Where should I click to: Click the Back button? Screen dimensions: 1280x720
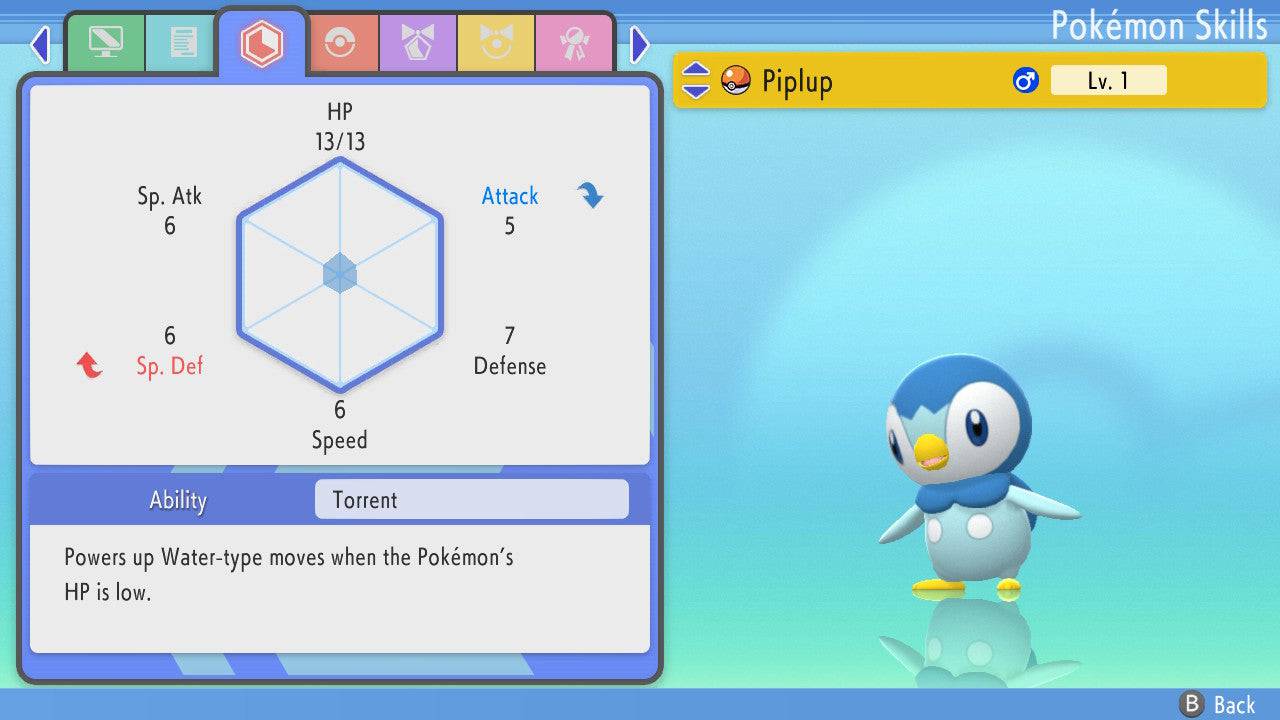pos(1218,704)
